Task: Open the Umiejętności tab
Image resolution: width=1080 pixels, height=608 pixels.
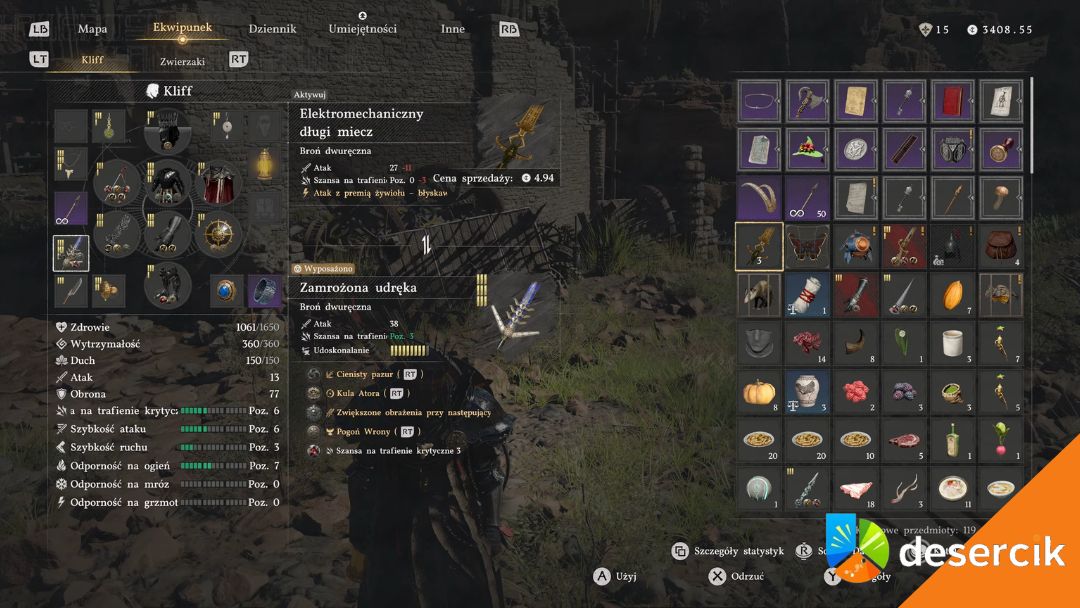Action: point(362,29)
